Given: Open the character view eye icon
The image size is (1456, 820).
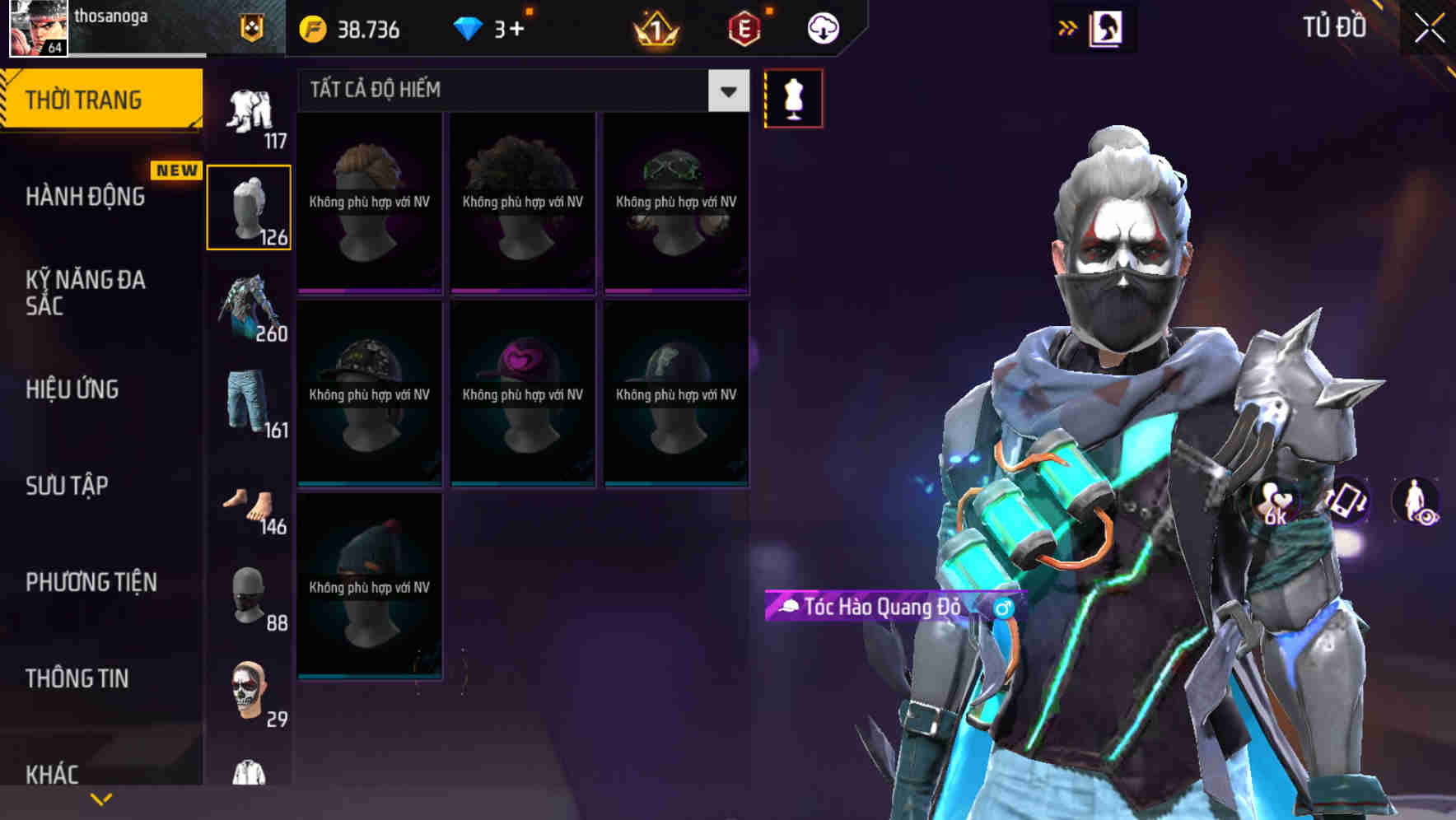Looking at the screenshot, I should coord(1416,504).
